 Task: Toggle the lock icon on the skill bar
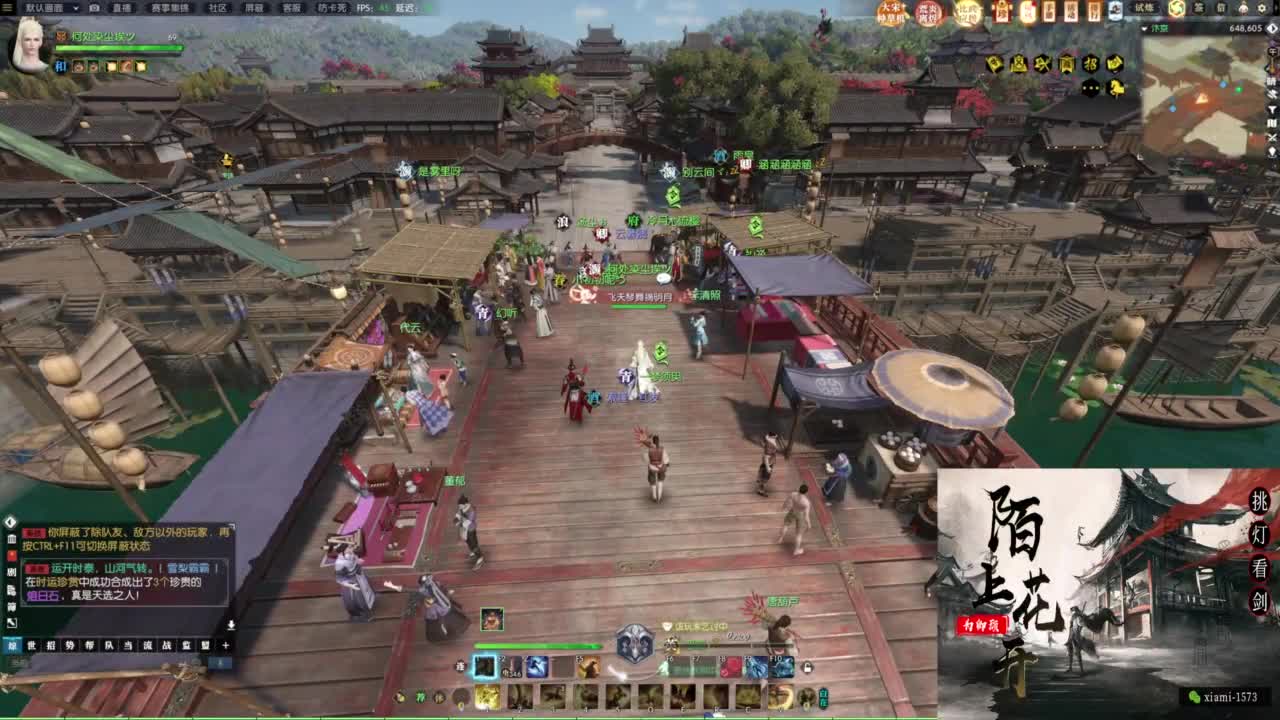pos(806,666)
